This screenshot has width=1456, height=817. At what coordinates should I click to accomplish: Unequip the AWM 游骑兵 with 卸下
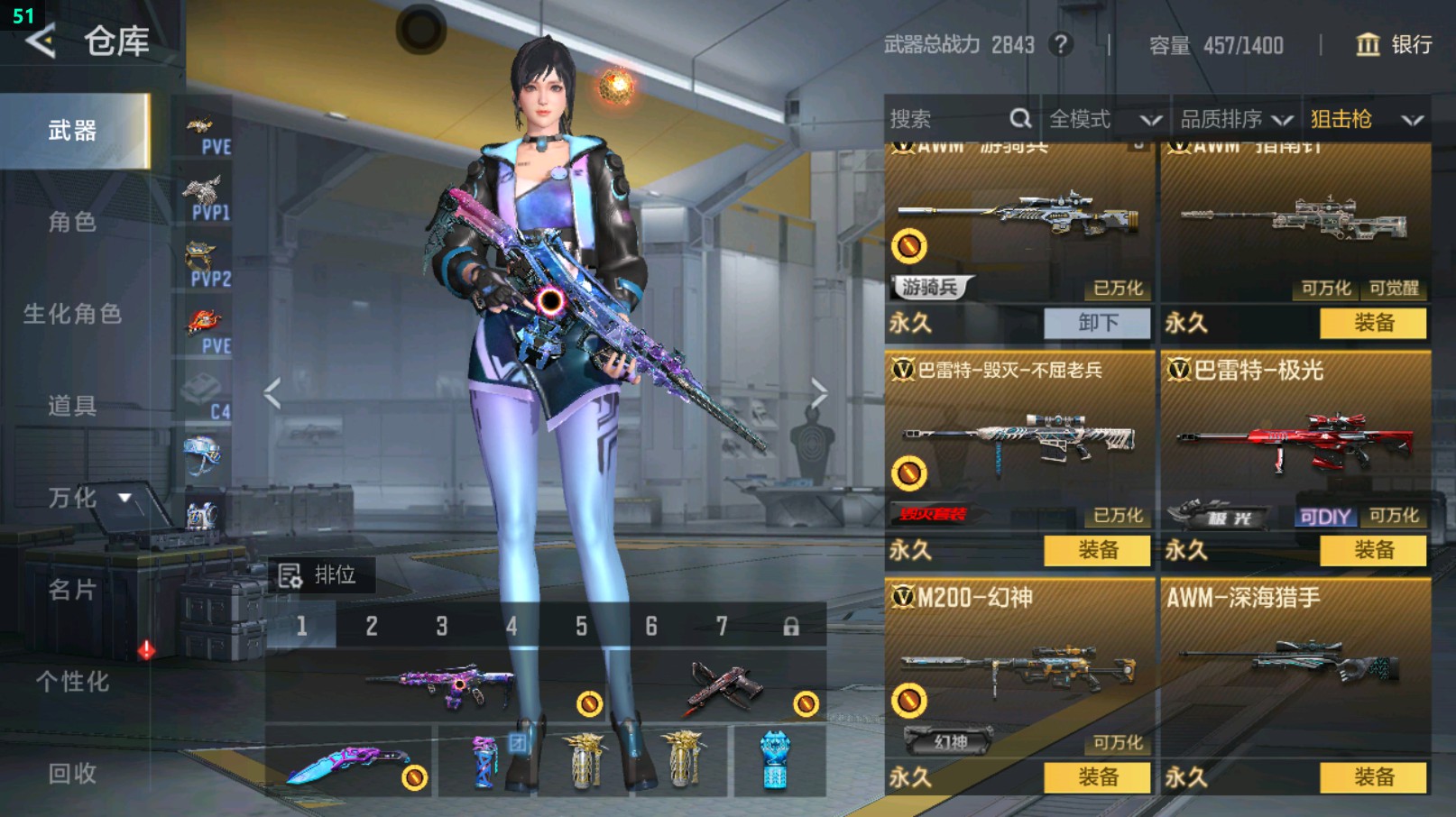coord(1097,323)
